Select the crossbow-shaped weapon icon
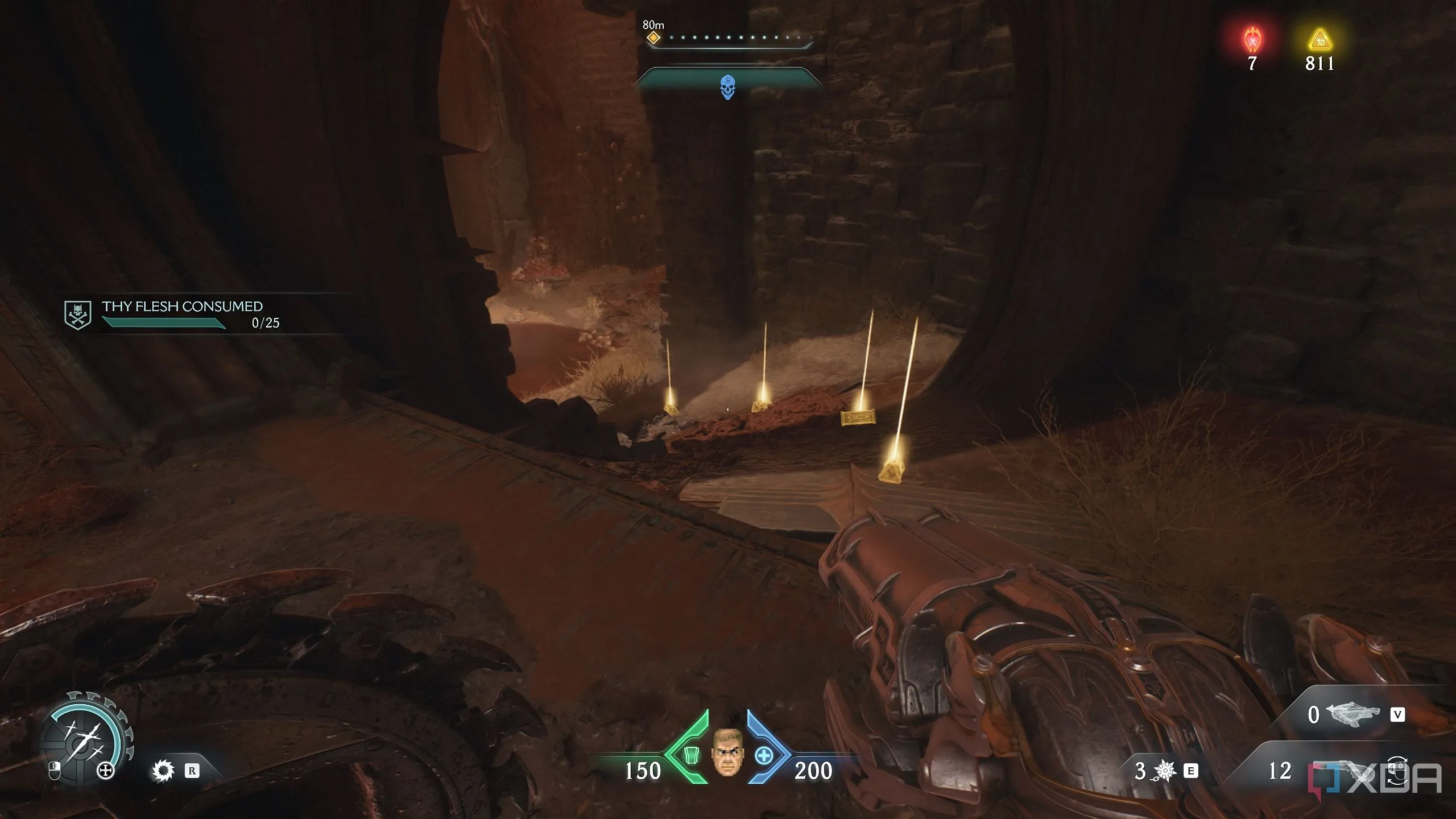1456x819 pixels. [1352, 714]
